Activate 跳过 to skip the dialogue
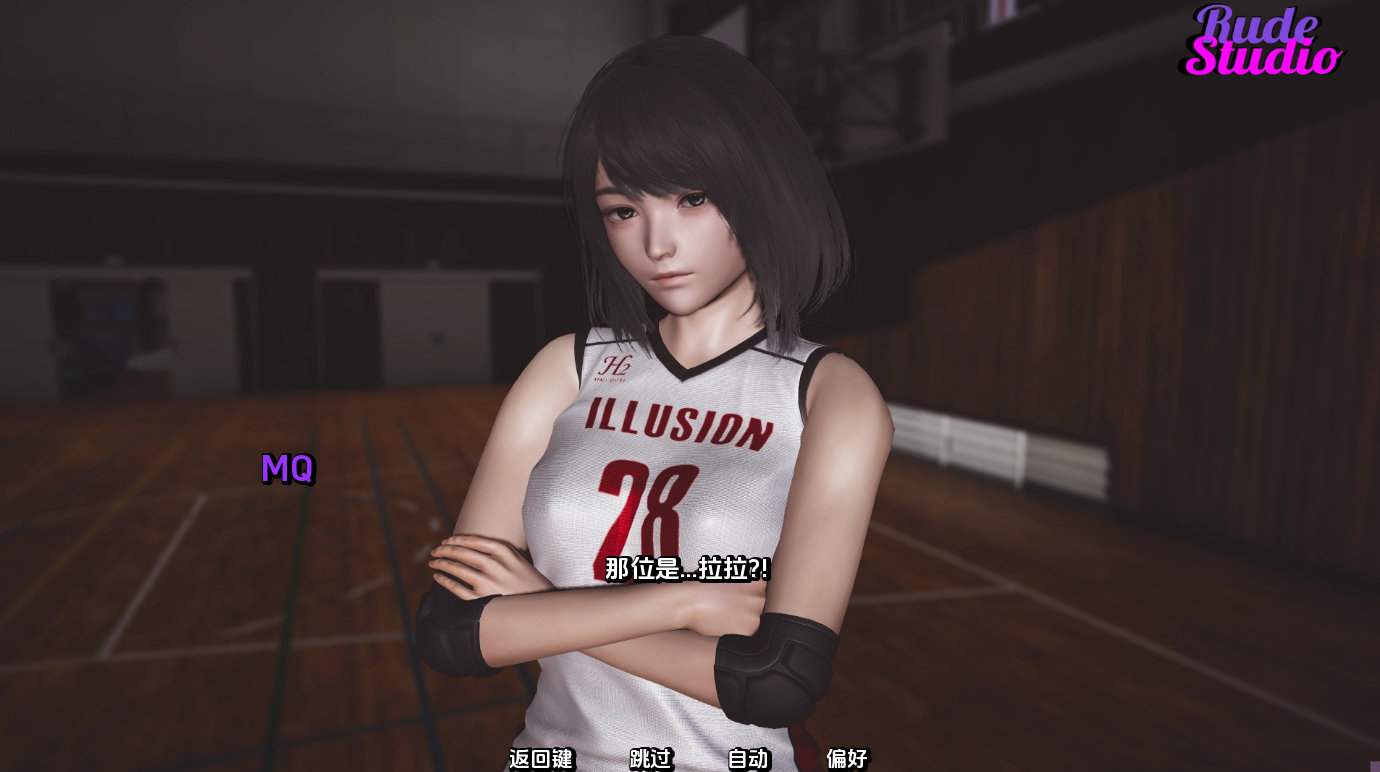The height and width of the screenshot is (772, 1380). click(x=649, y=760)
